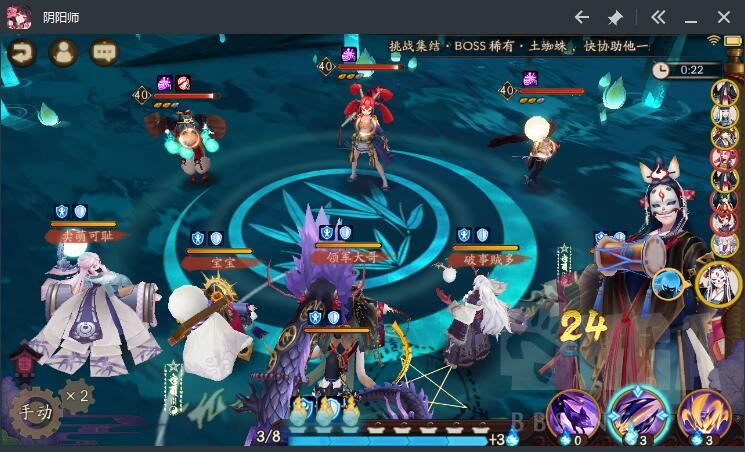
Task: Toggle the 手动 manual battle gear
Action: click(34, 412)
